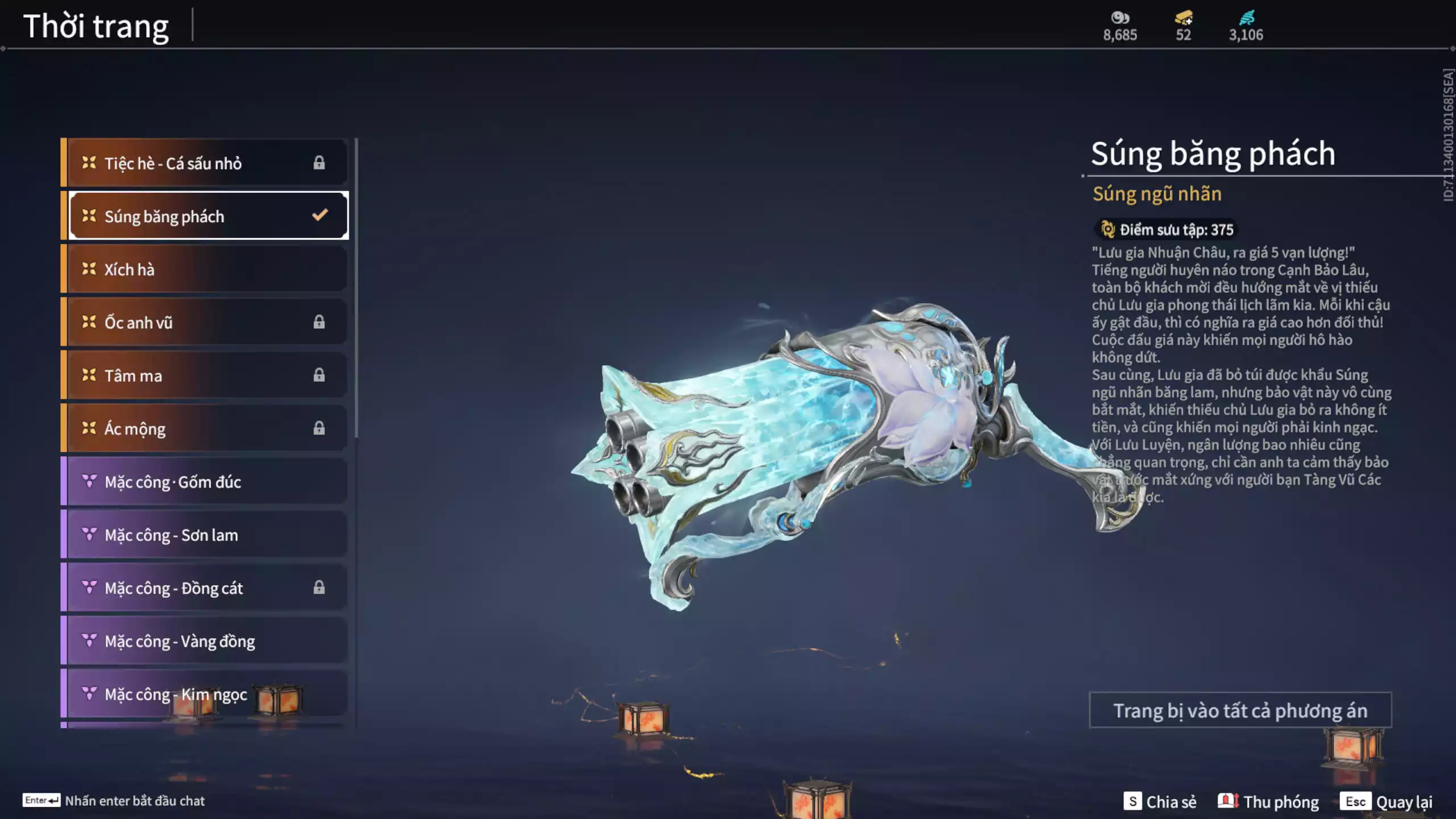
Task: Choose the Súng băng phách entry
Action: click(208, 216)
